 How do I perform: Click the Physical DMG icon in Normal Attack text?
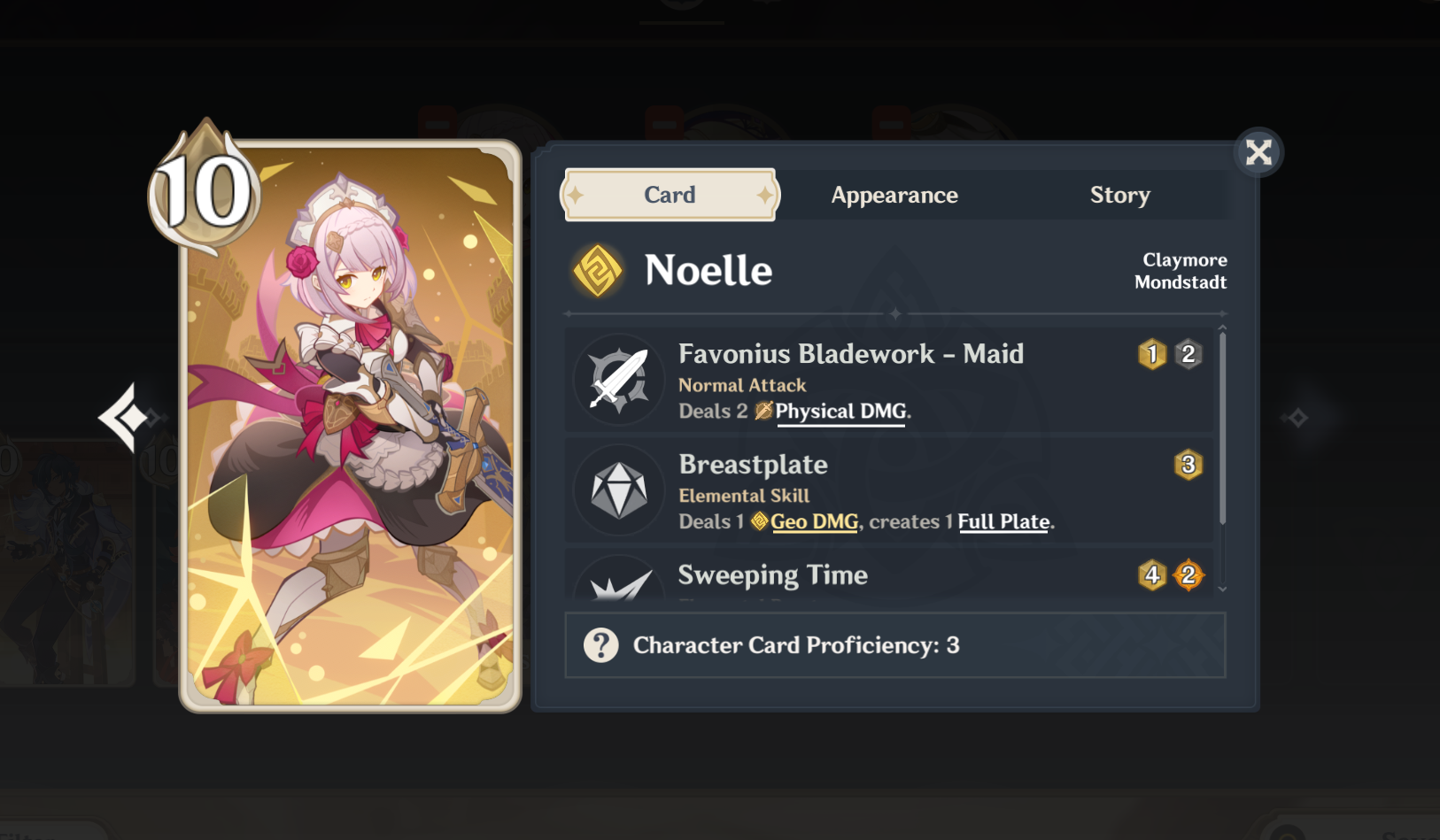coord(763,411)
